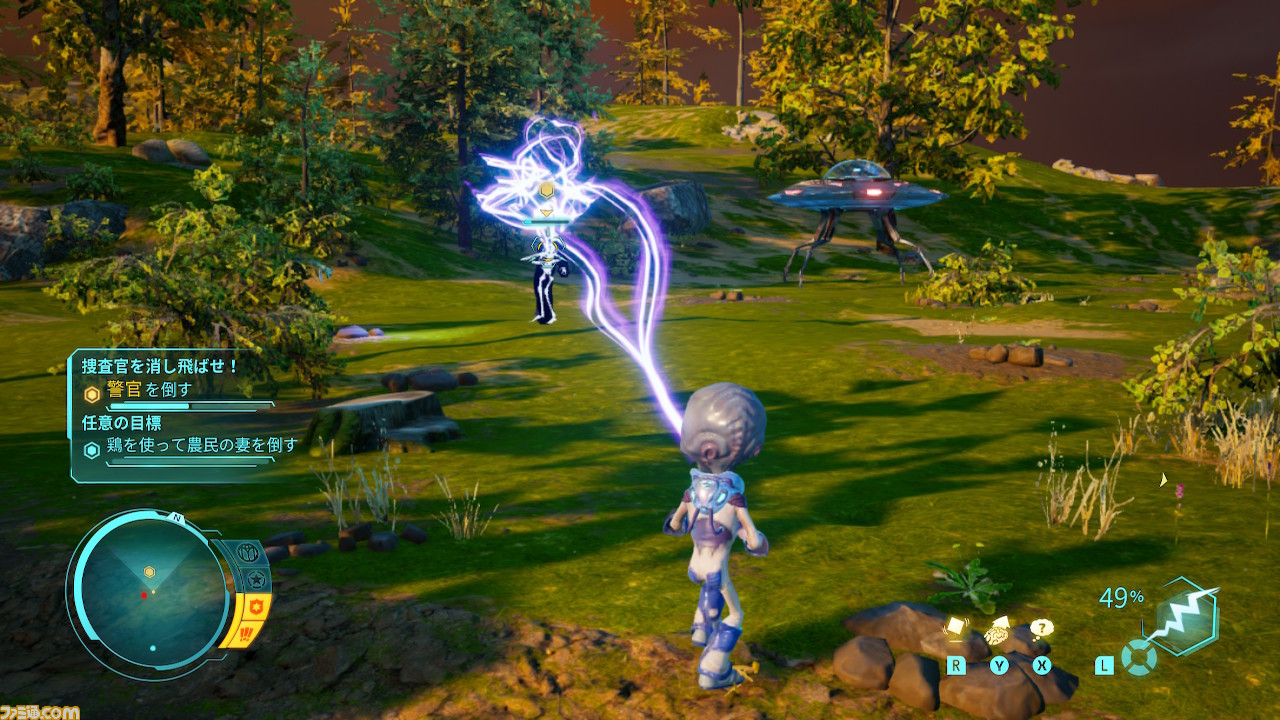Activate the lightning bolt Zap-O-Matic weapon icon
This screenshot has width=1280, height=720.
point(1184,616)
